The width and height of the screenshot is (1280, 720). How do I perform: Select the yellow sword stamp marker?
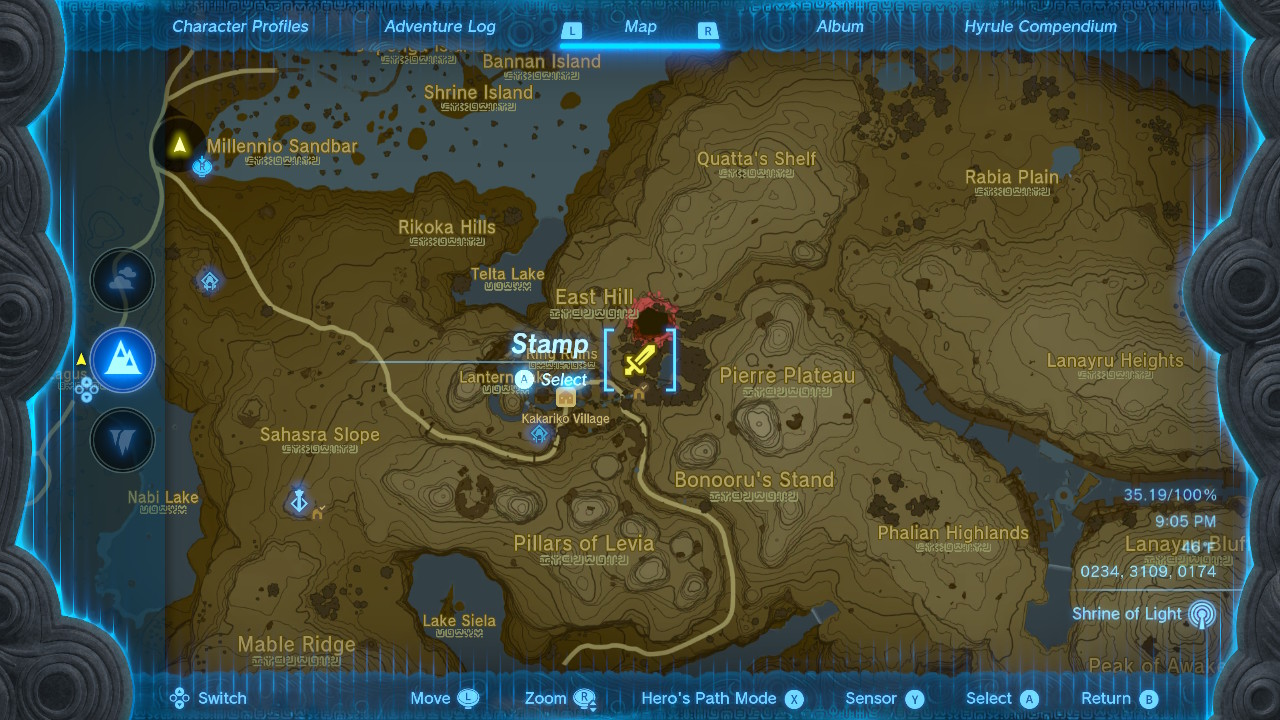pos(640,359)
